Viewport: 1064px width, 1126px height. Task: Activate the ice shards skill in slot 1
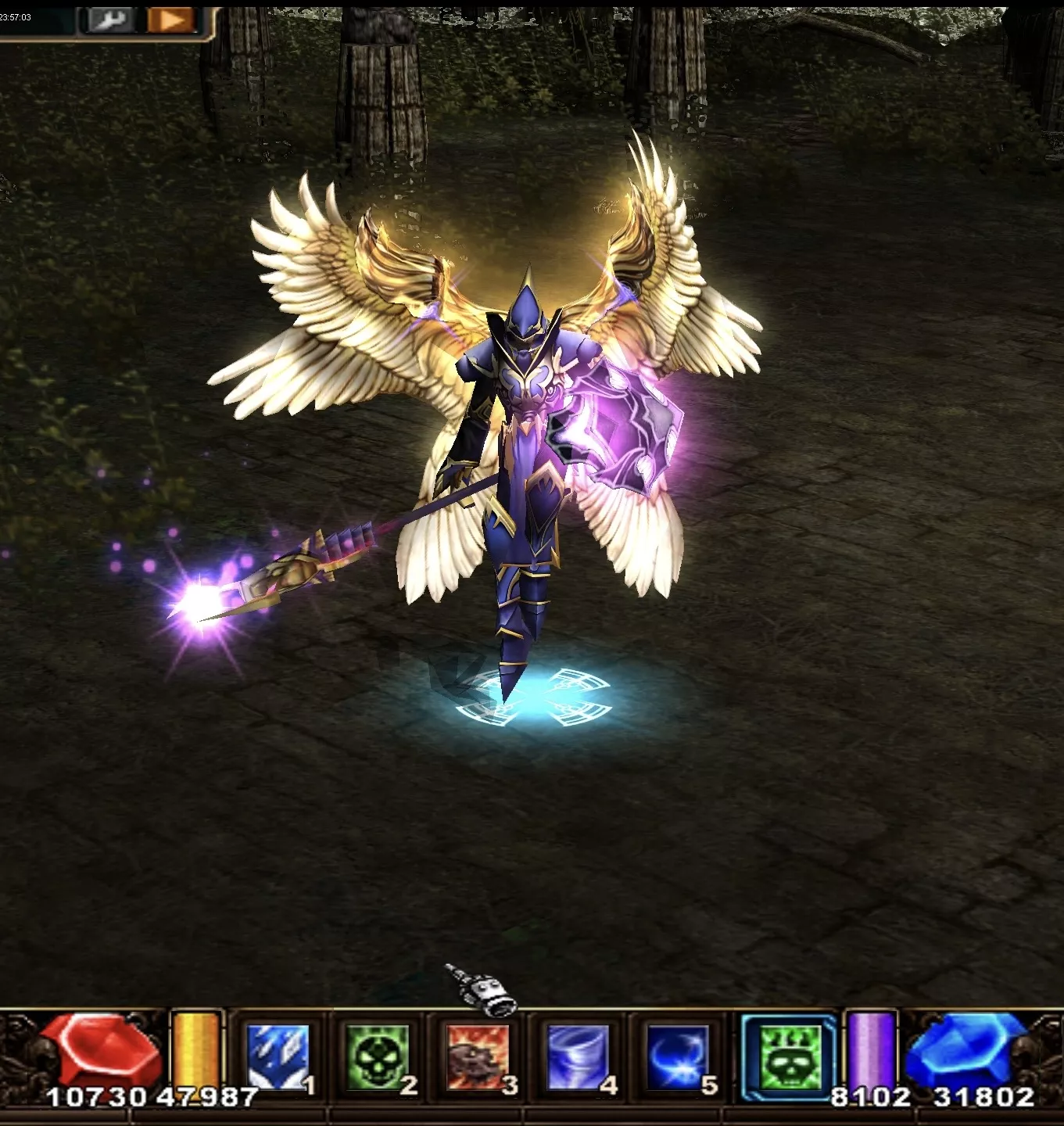[x=277, y=1057]
